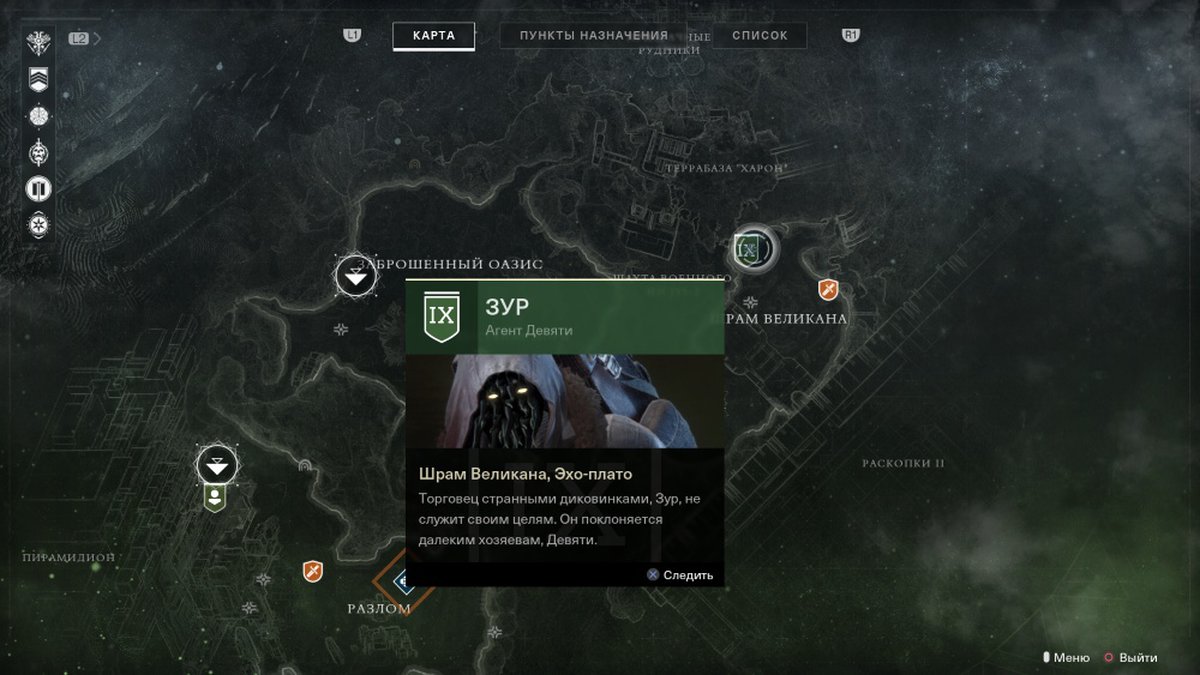Choose the landing zone marker by Заброшенный оазис
The height and width of the screenshot is (675, 1200).
point(355,274)
